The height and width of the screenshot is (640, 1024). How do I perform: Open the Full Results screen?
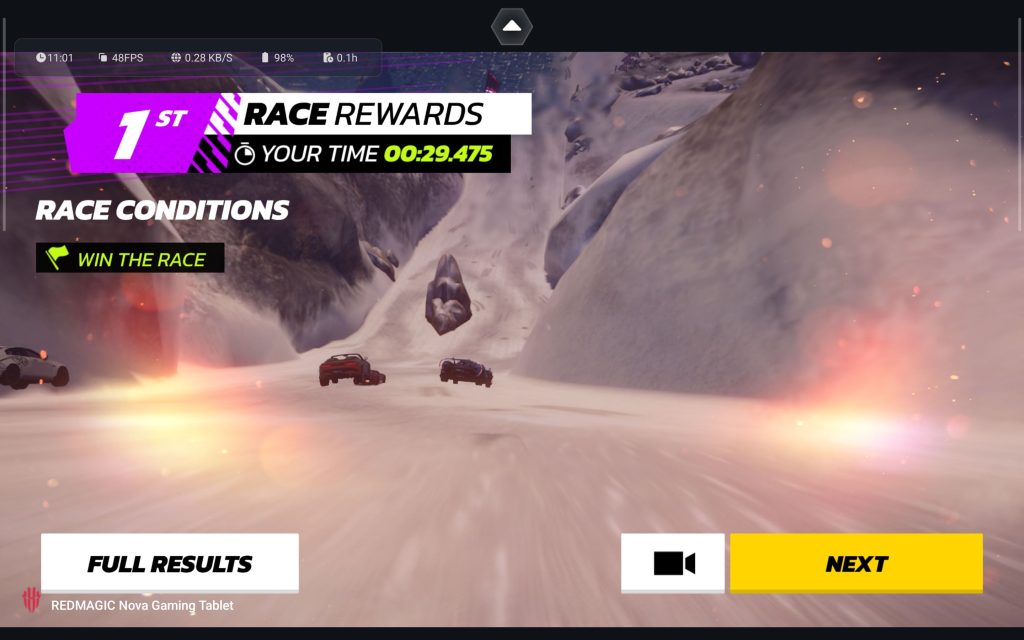click(x=170, y=563)
